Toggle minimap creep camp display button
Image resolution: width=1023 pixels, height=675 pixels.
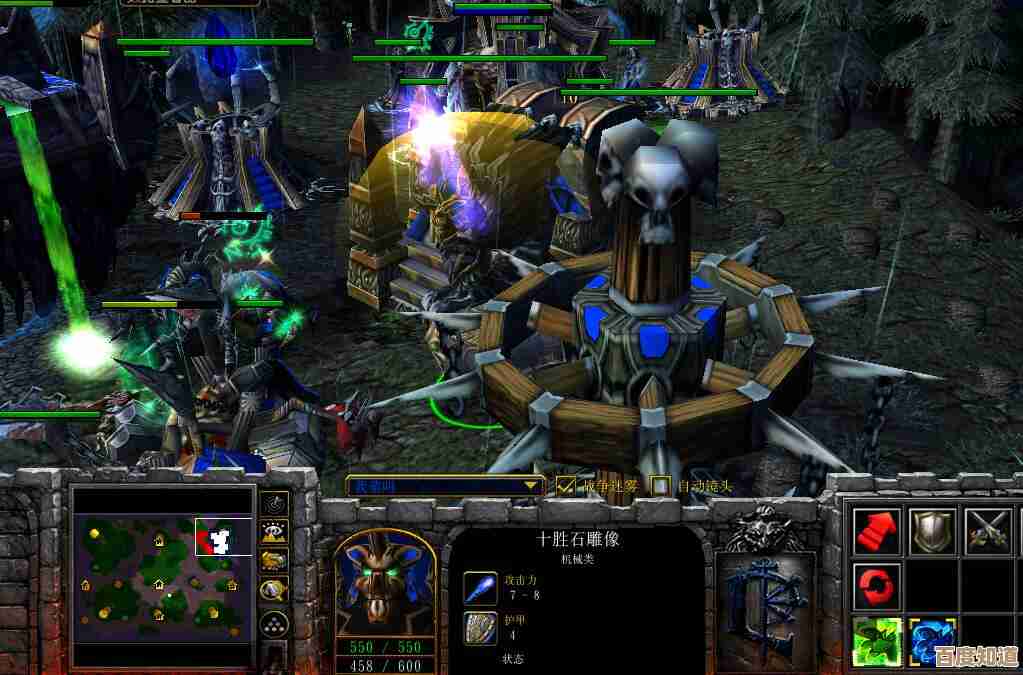click(274, 591)
